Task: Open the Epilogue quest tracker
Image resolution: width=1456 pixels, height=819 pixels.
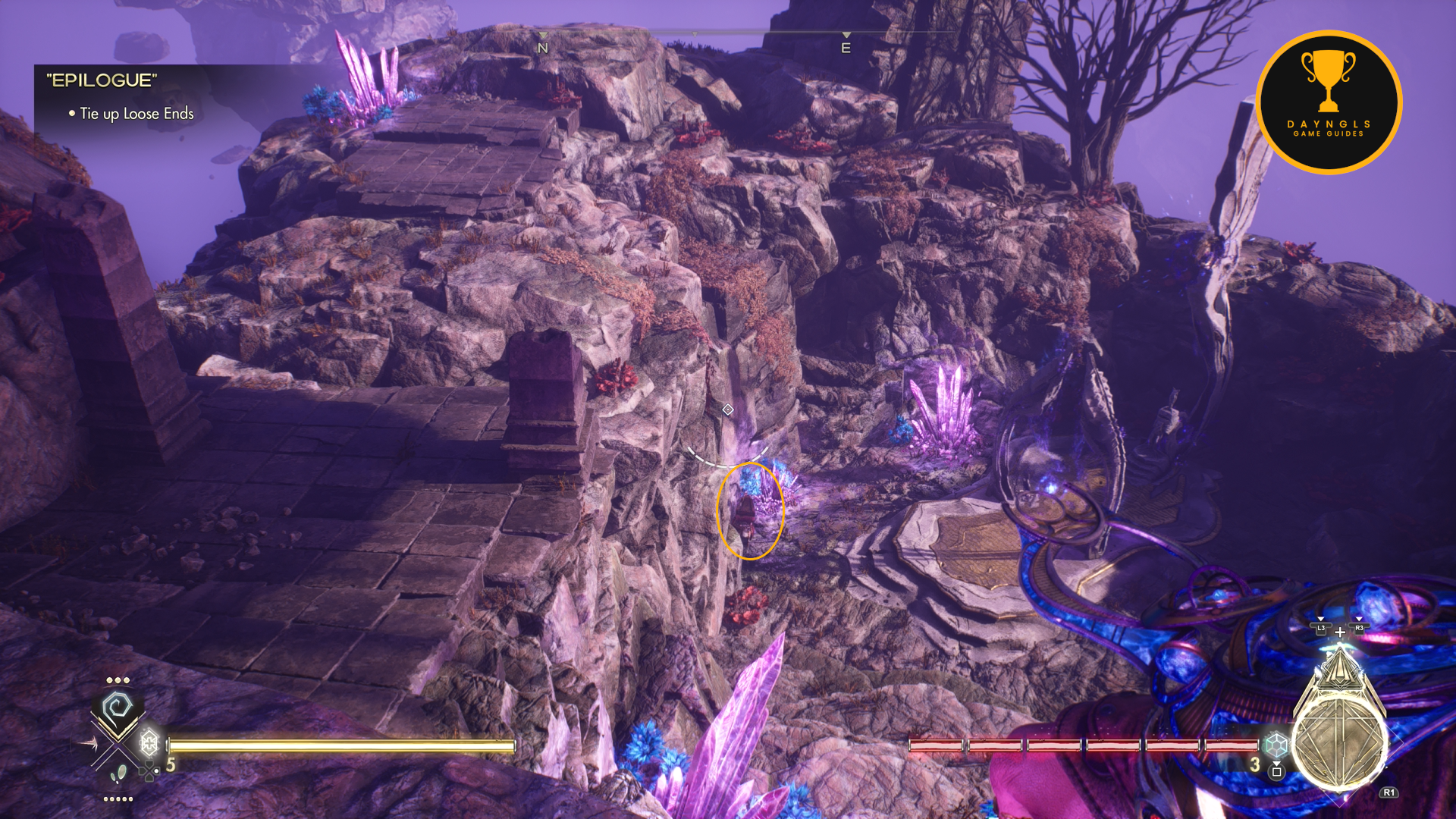Action: tap(102, 80)
